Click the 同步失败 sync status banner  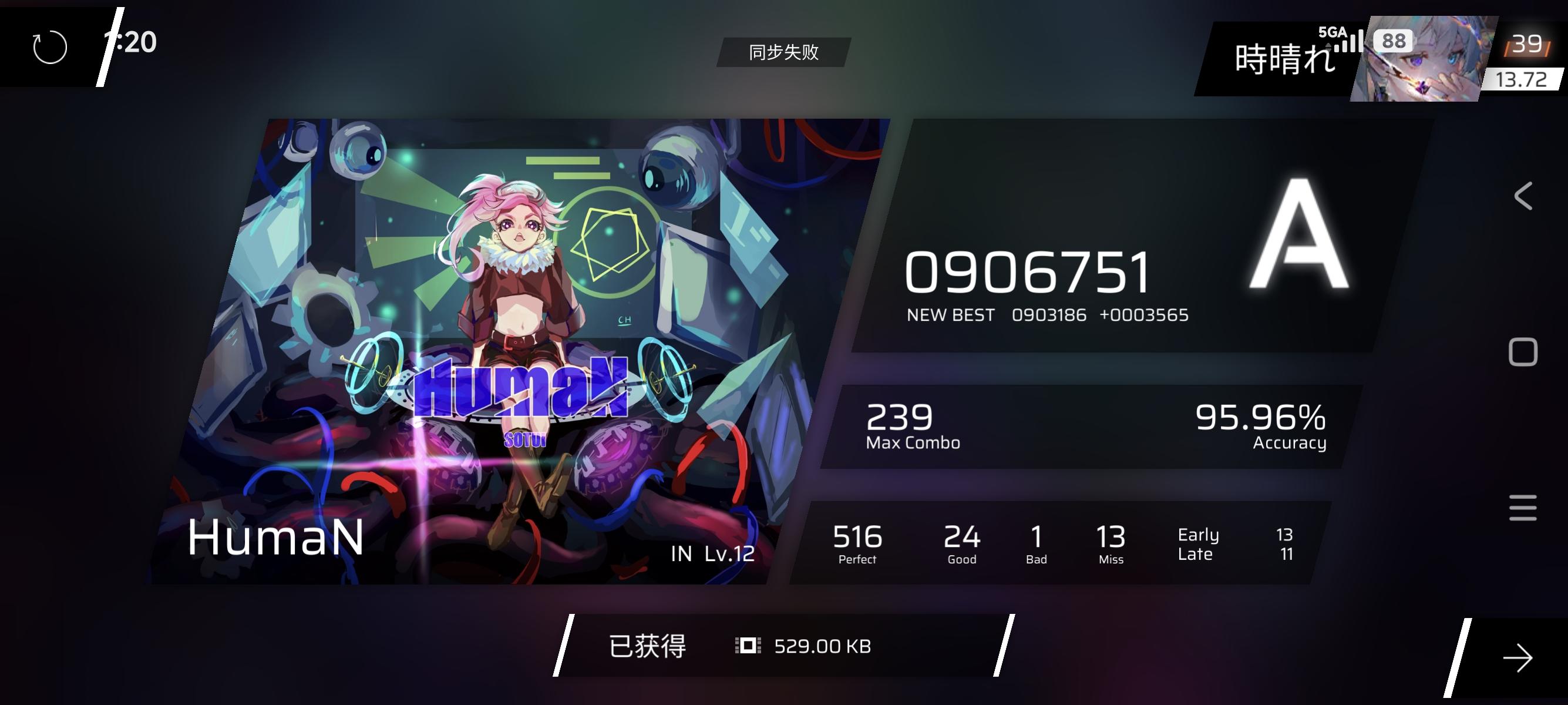tap(783, 53)
